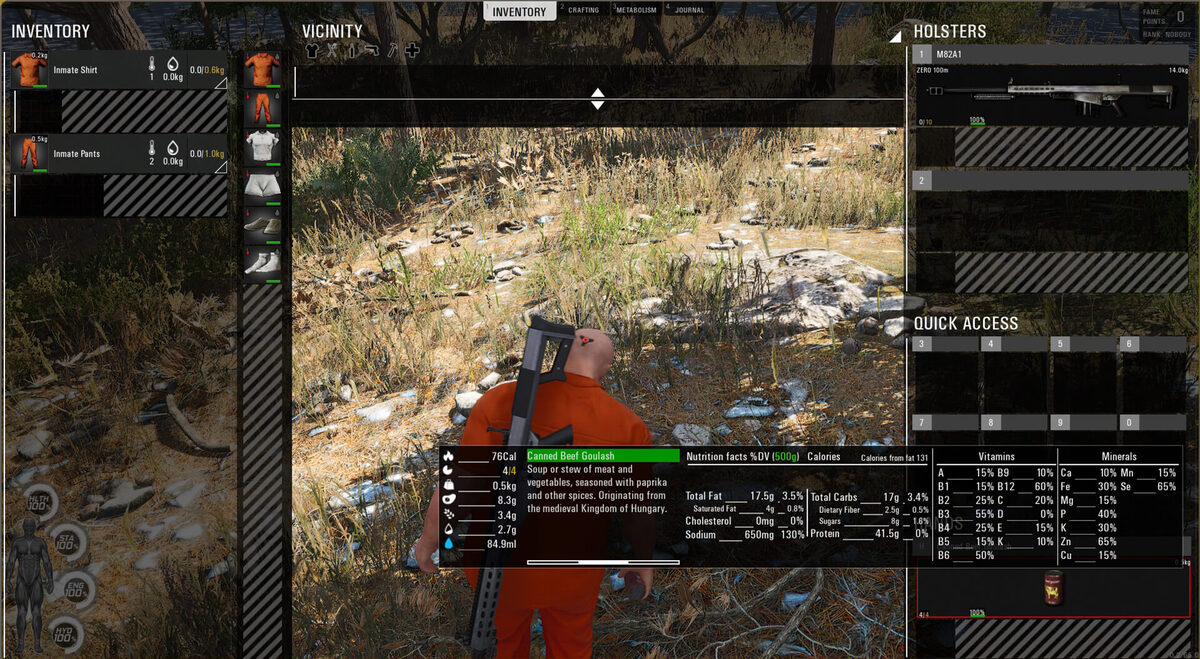Select the equipped white socks slot
This screenshot has width=1200, height=659.
click(262, 265)
